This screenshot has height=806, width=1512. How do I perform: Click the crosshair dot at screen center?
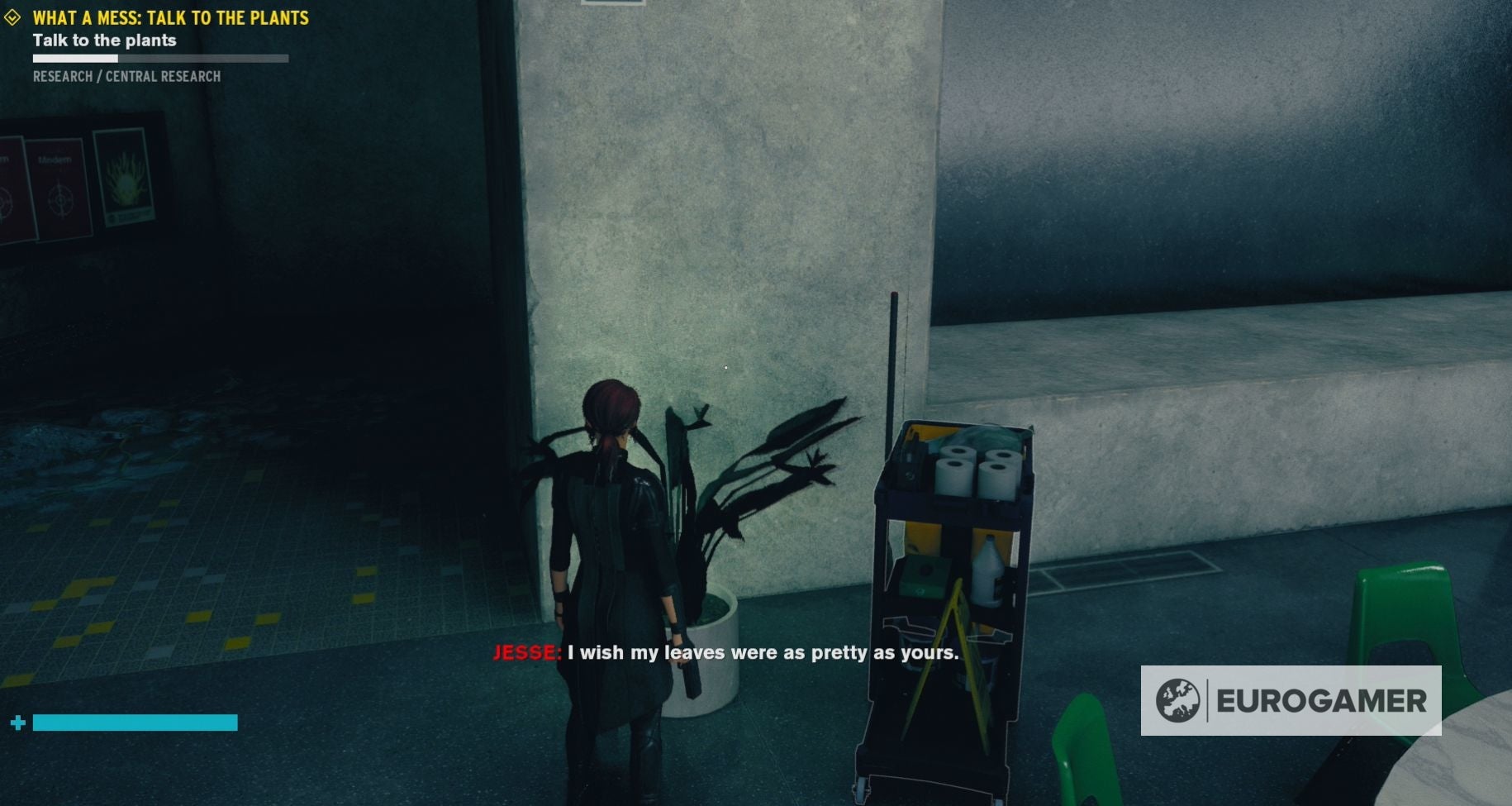click(725, 366)
